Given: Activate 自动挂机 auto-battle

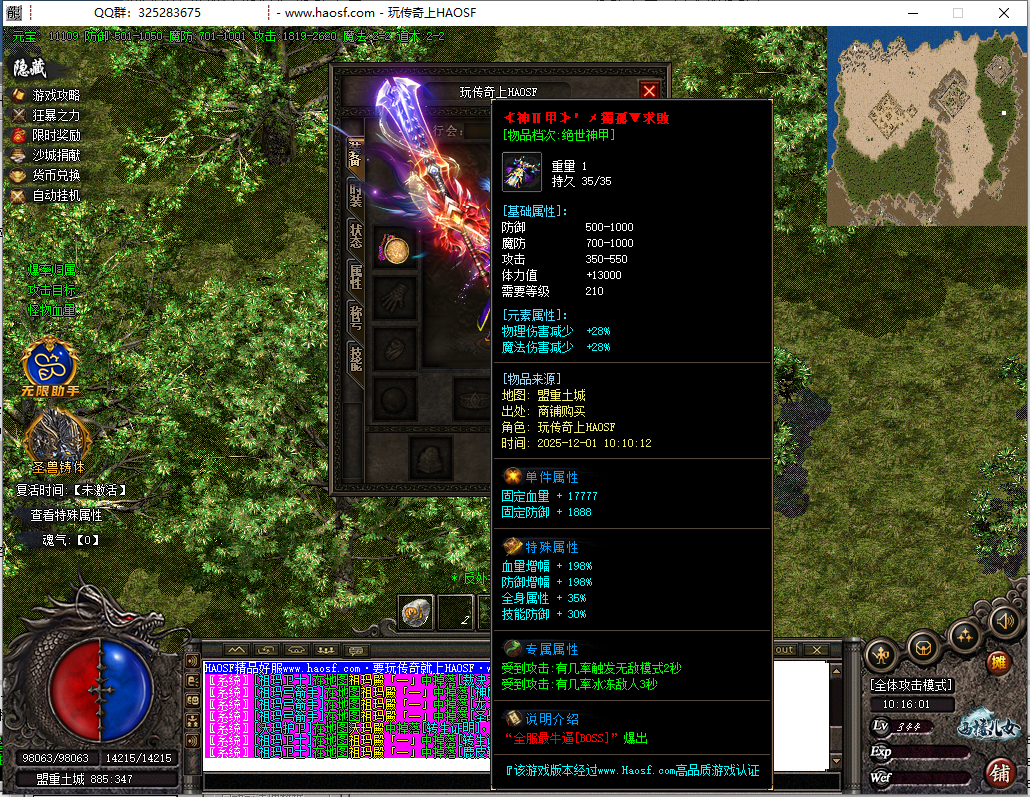Looking at the screenshot, I should tap(56, 195).
